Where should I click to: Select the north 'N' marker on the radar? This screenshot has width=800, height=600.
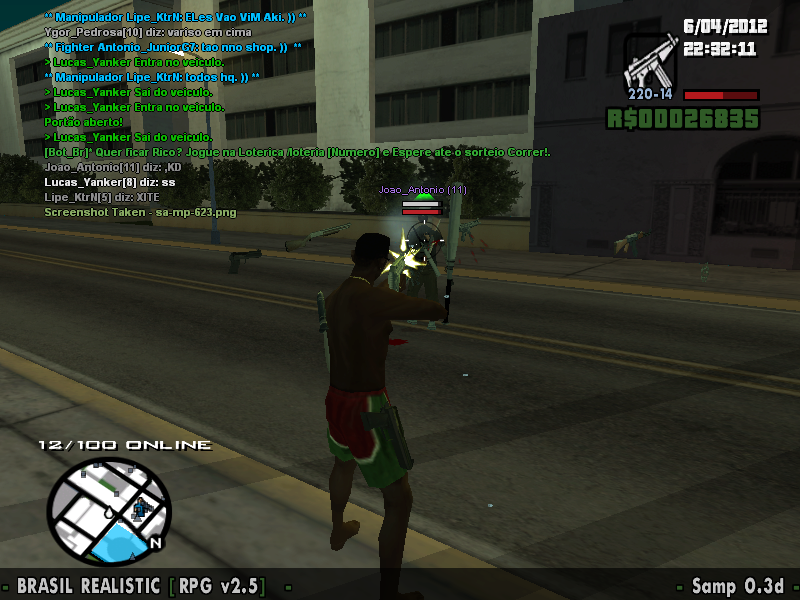click(155, 544)
